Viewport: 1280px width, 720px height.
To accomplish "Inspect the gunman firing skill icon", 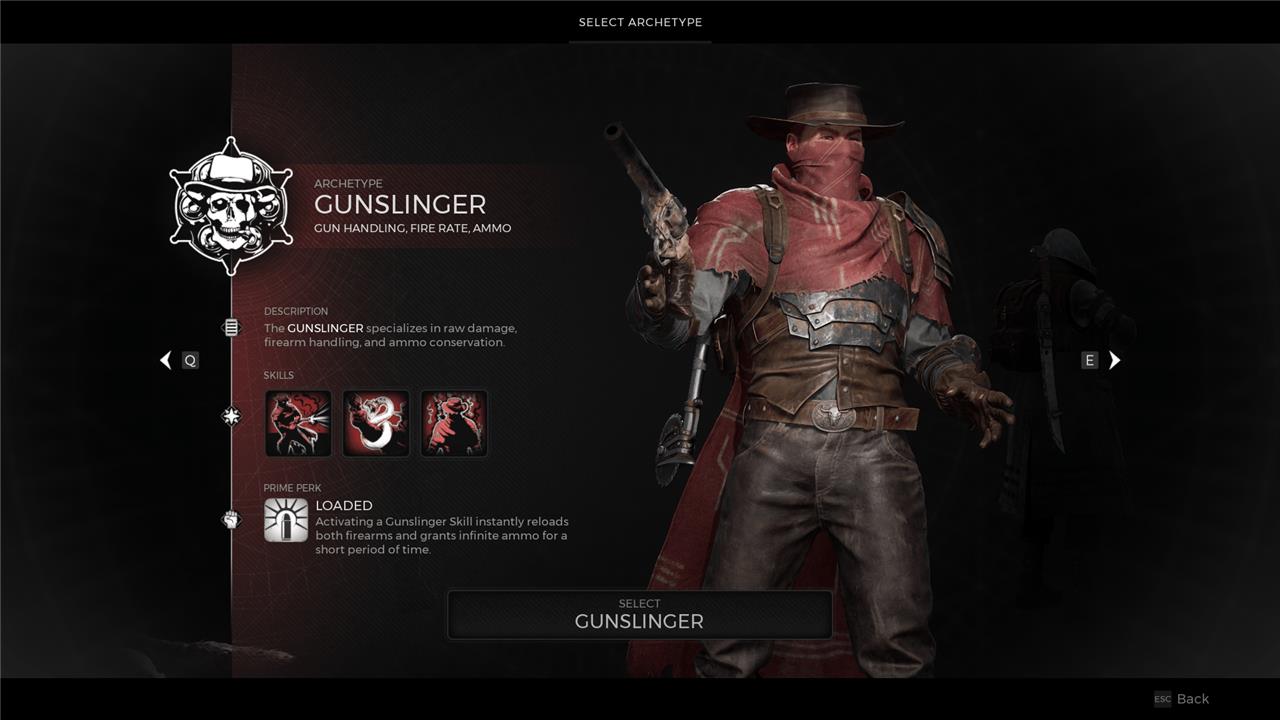I will pos(298,423).
